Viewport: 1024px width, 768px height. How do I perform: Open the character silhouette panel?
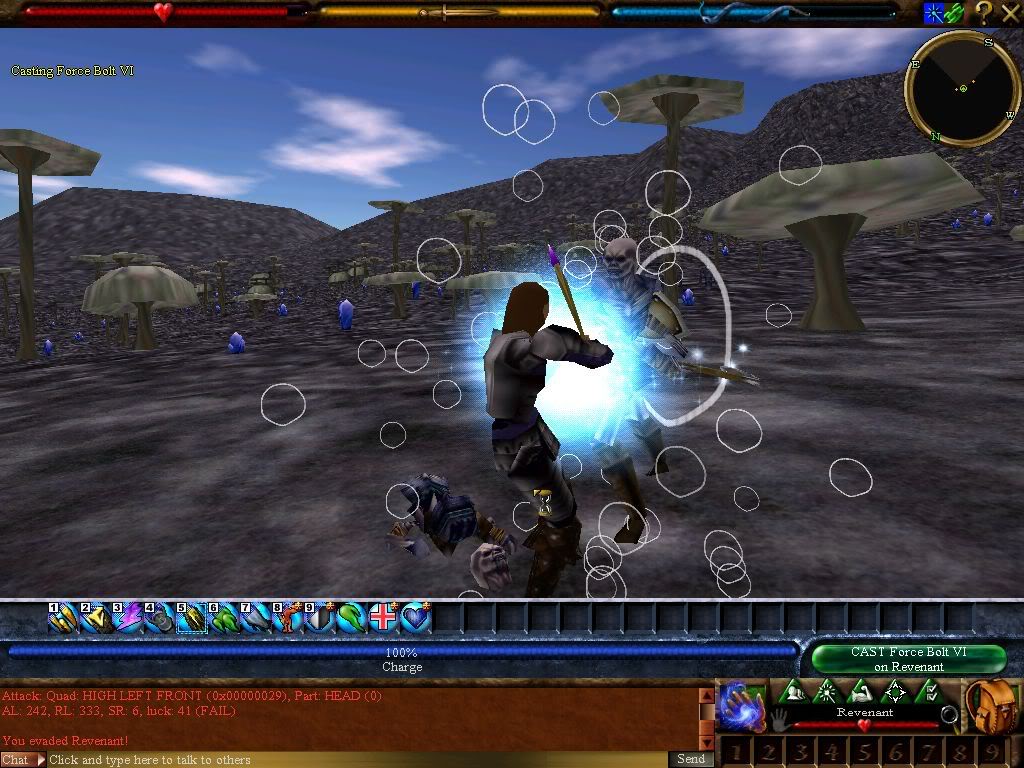tap(793, 691)
